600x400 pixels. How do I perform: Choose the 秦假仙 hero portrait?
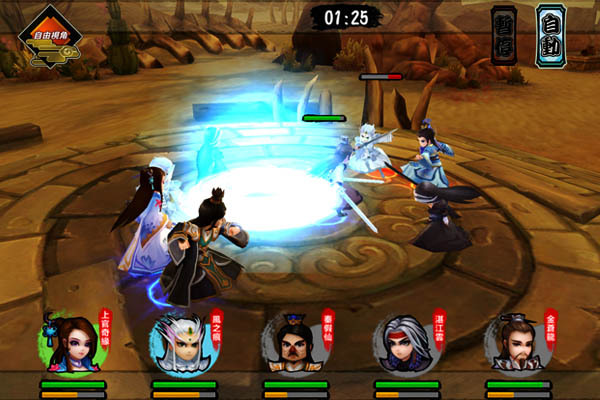(293, 345)
